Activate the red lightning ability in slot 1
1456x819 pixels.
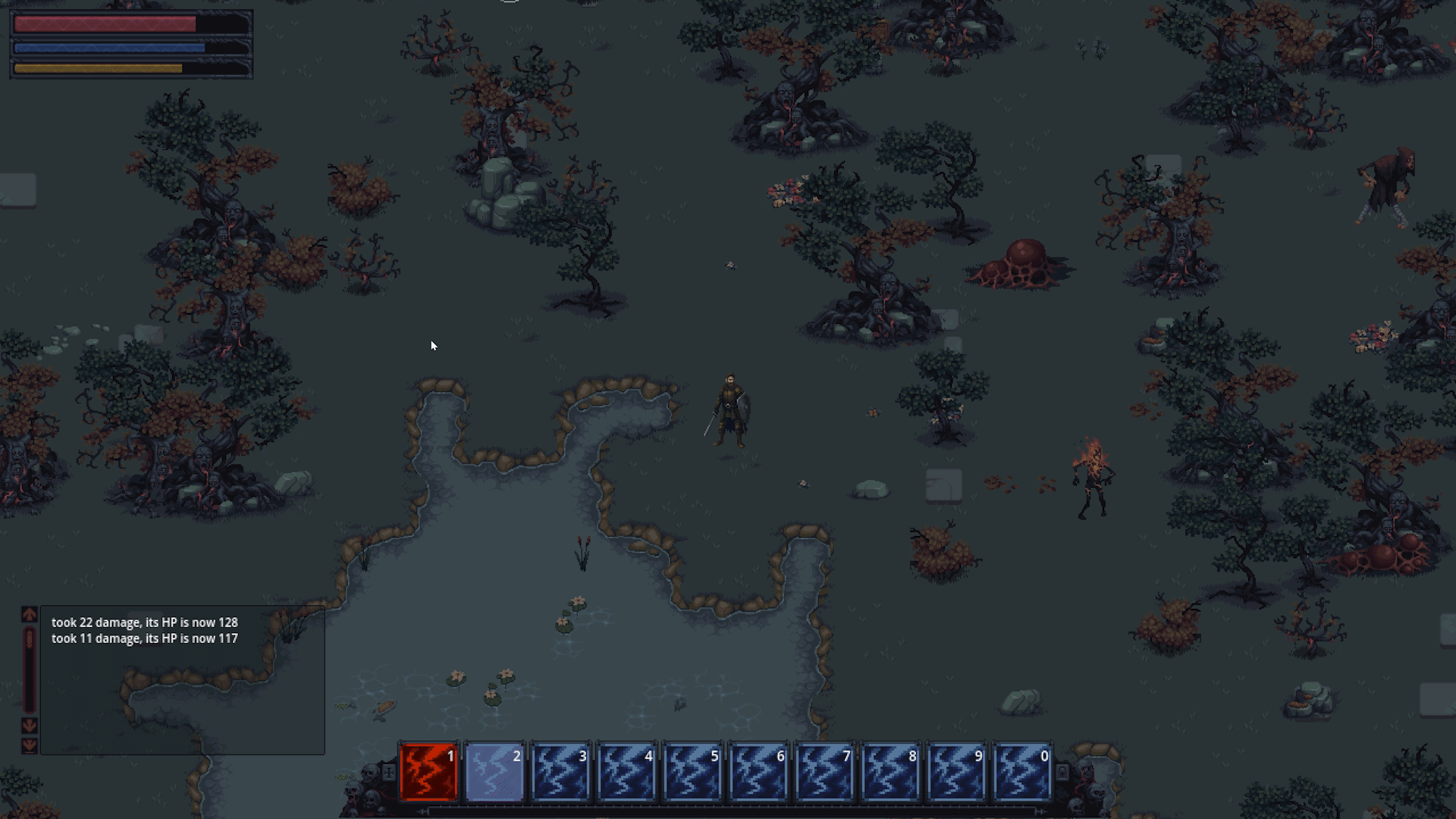428,772
